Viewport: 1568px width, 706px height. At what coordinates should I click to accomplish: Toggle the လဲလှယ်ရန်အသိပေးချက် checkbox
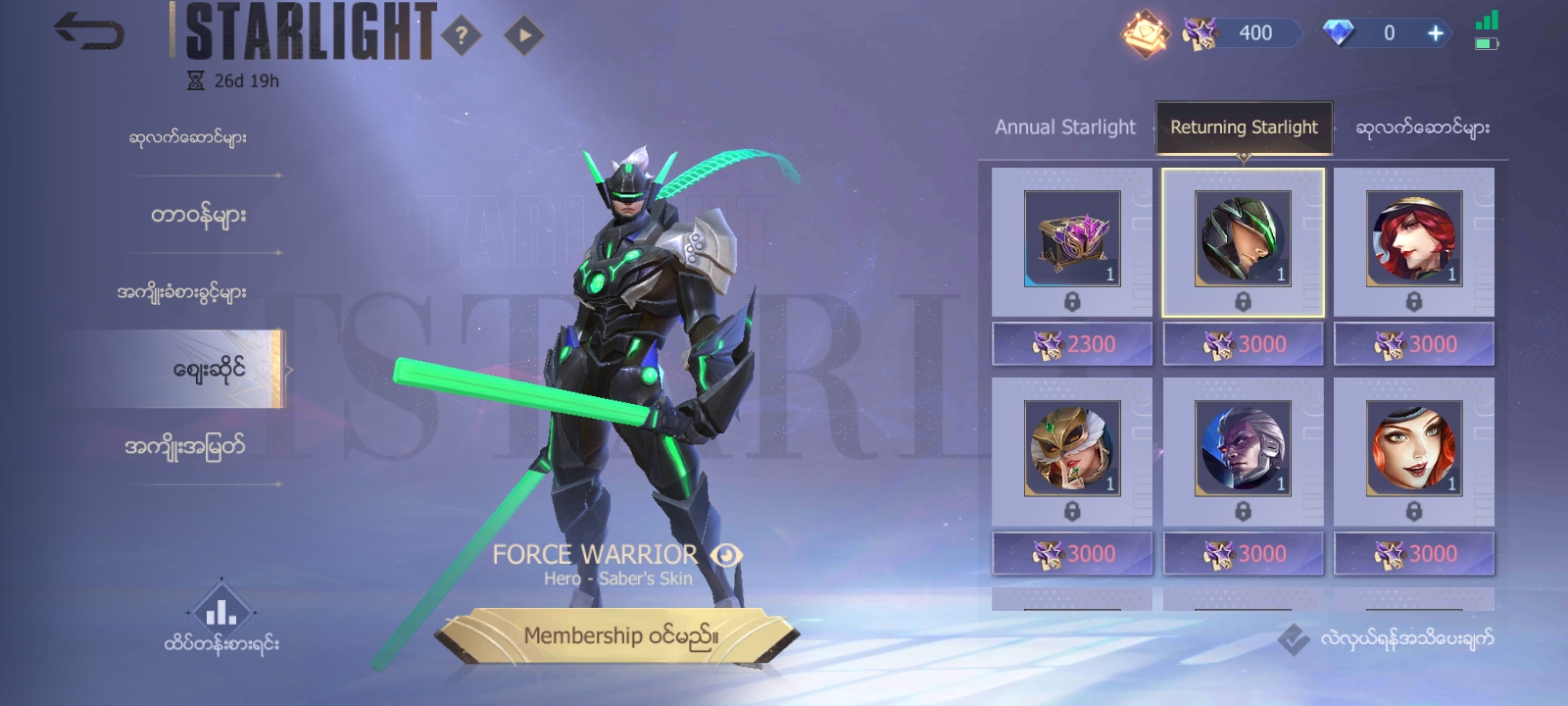coord(1294,639)
